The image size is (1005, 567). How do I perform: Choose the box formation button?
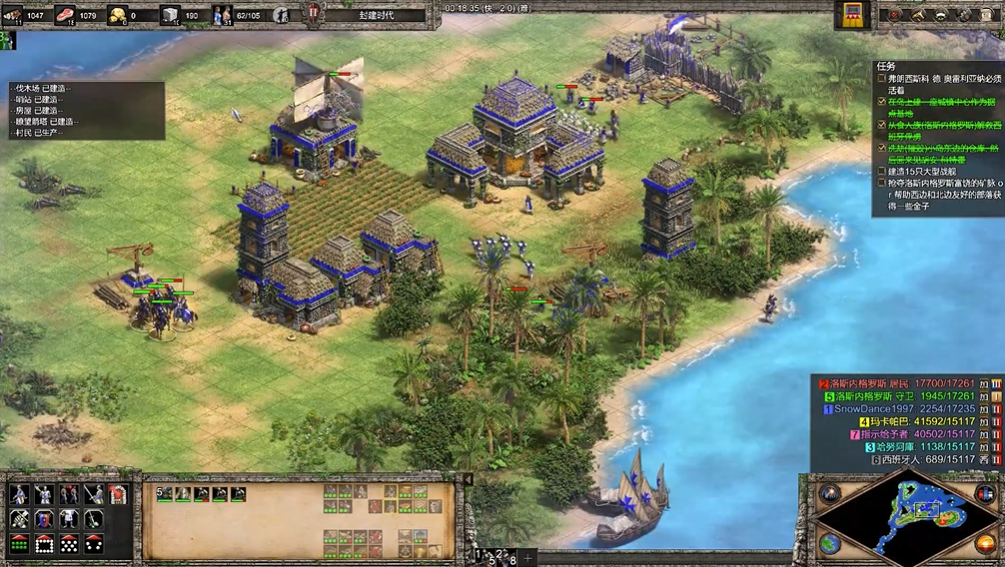click(44, 544)
